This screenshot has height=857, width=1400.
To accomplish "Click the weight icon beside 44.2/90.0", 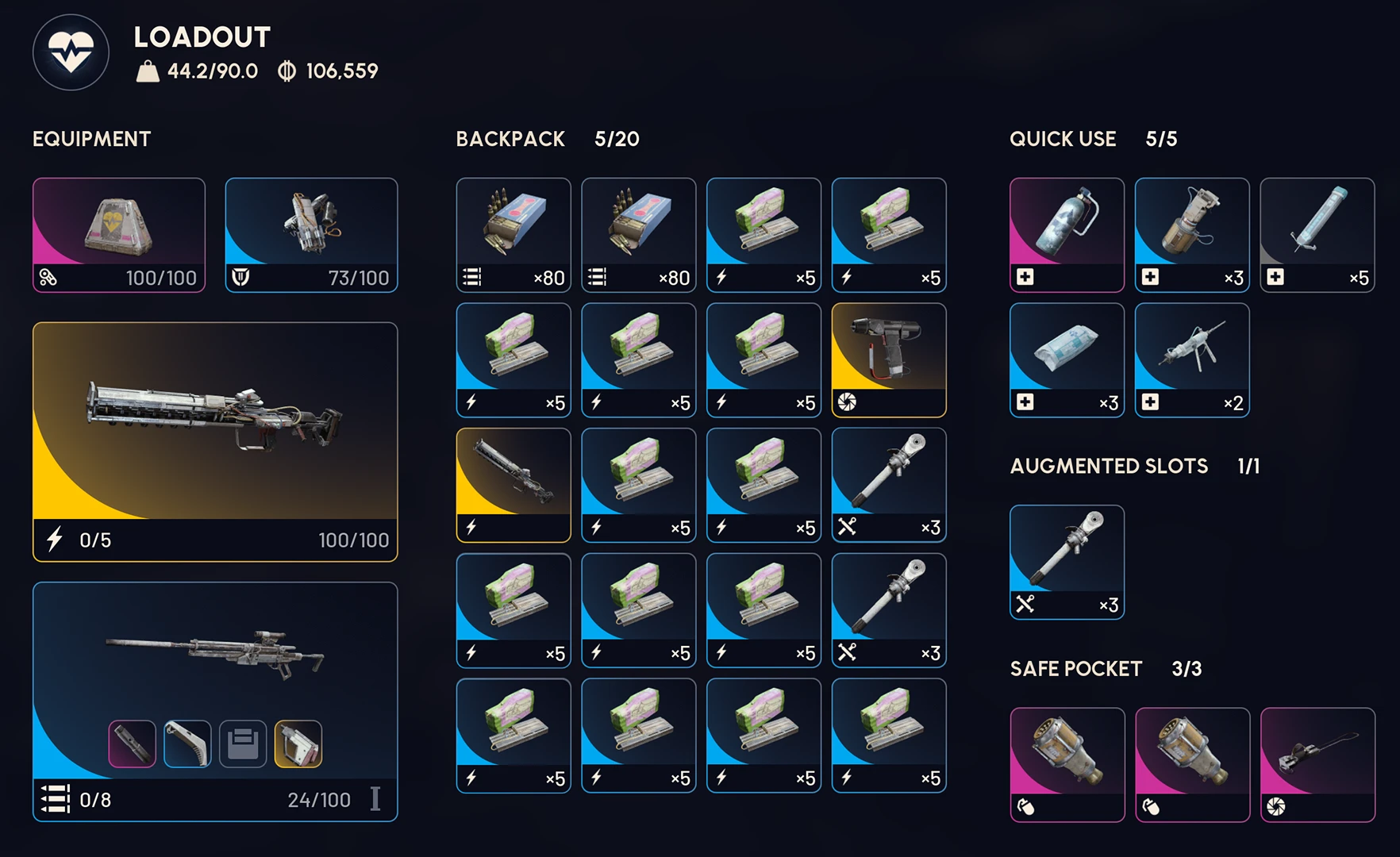I will (x=145, y=71).
